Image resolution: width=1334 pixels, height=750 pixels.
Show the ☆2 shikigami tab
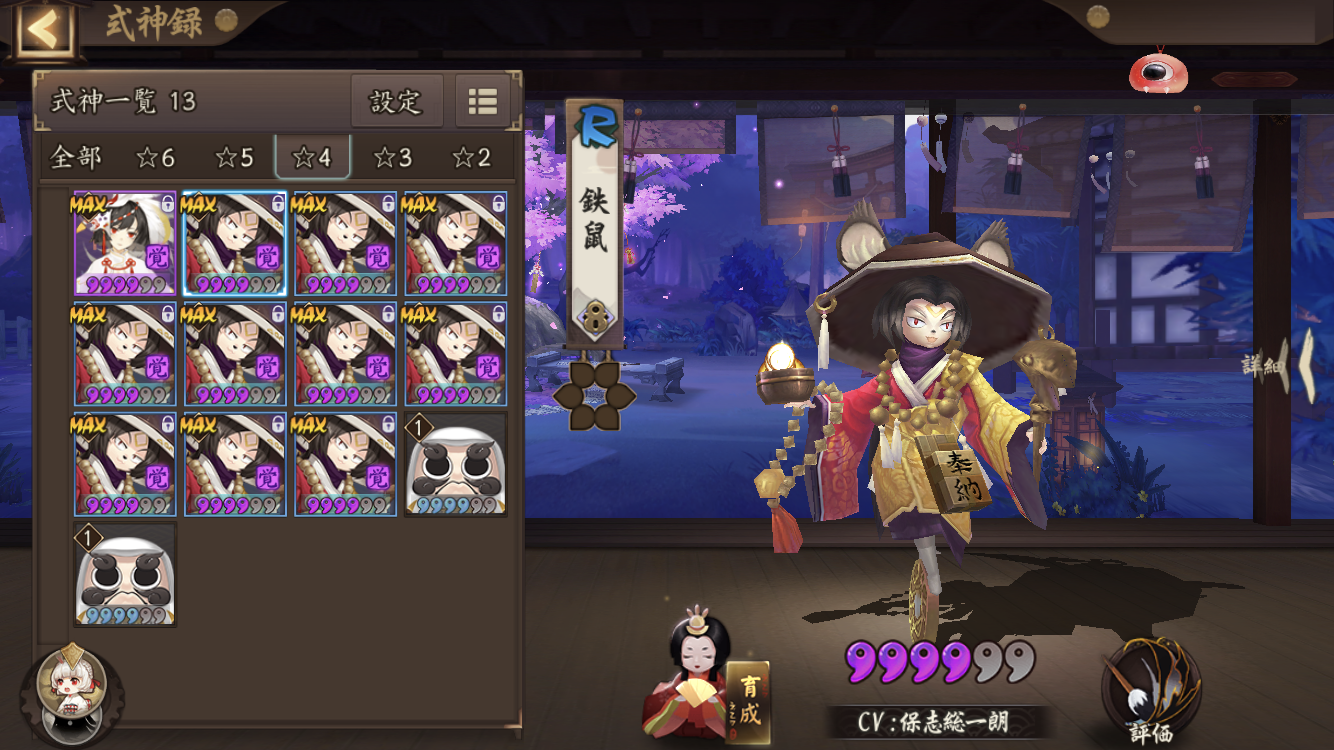[x=471, y=157]
